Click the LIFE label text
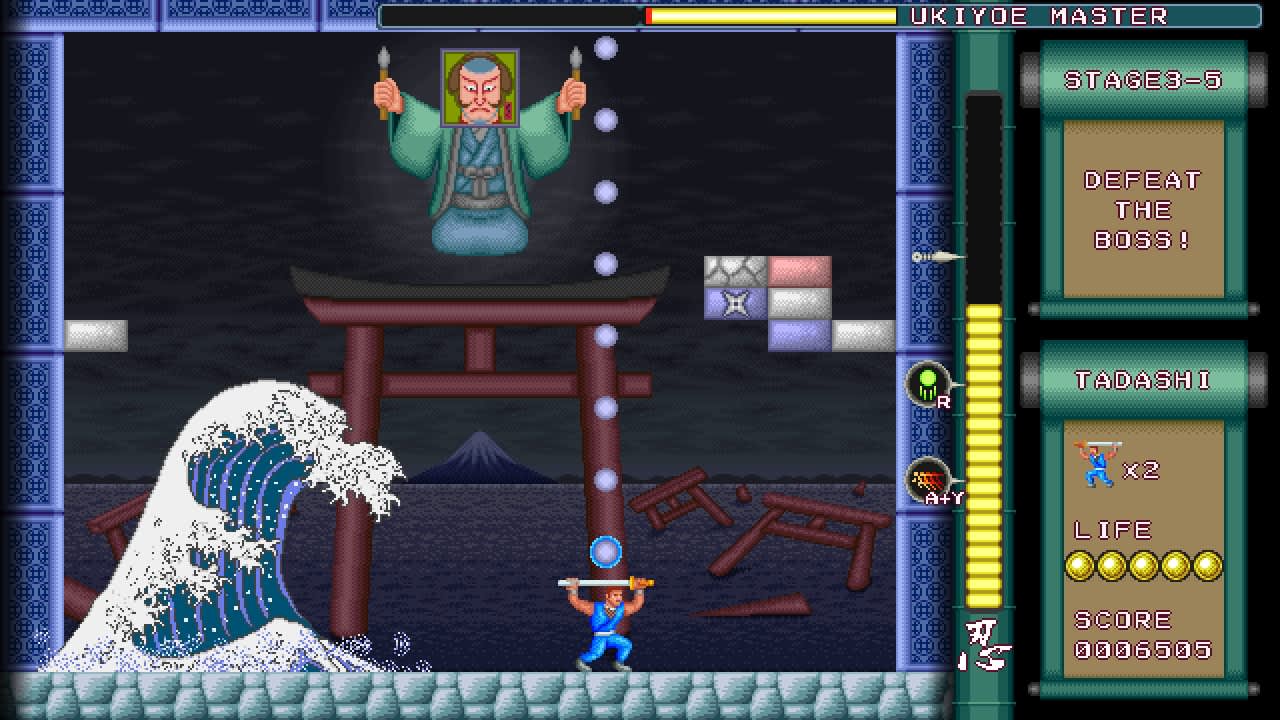1280x720 pixels. 1115,529
